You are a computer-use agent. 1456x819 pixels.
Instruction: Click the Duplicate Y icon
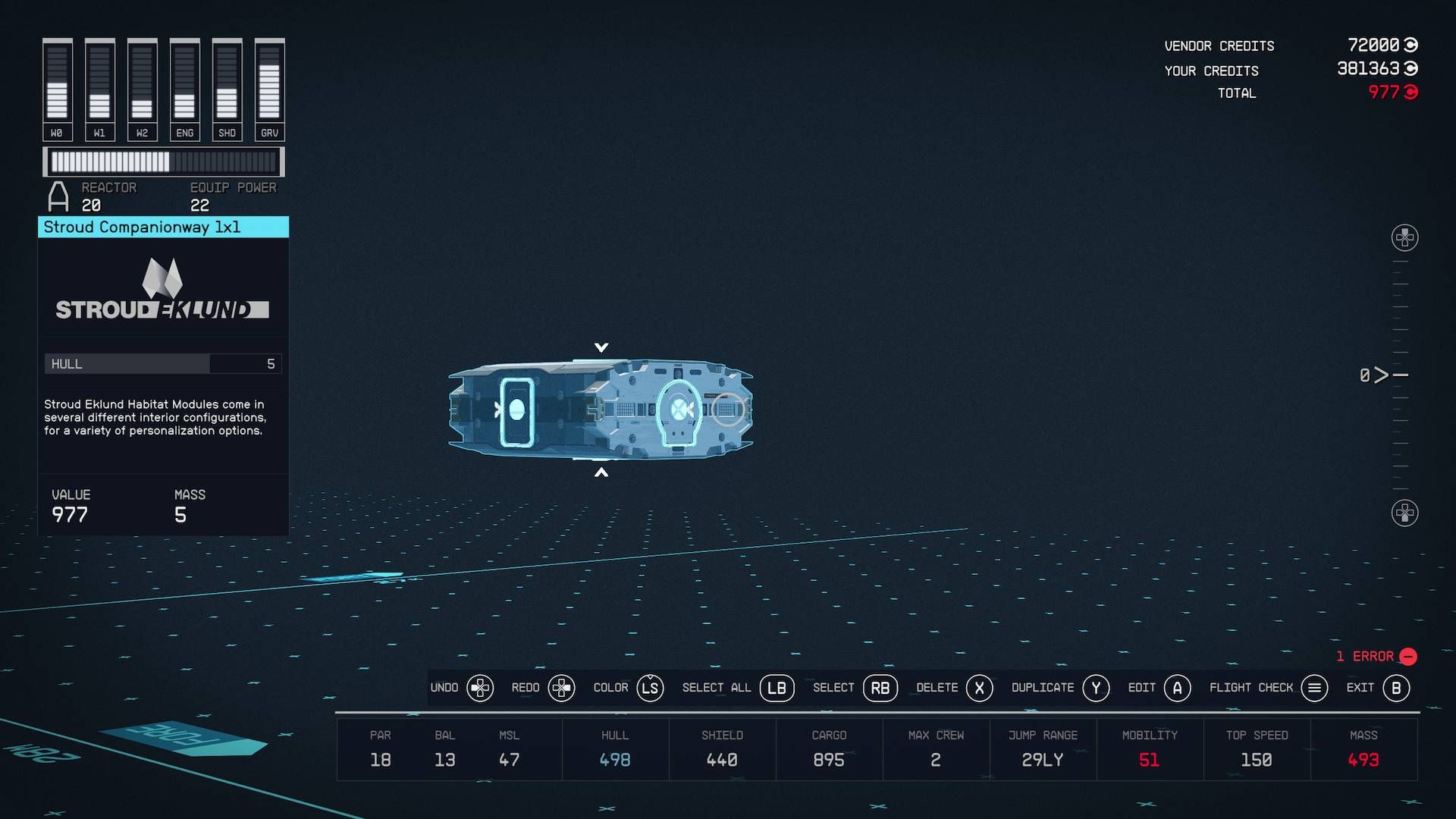pyautogui.click(x=1095, y=688)
